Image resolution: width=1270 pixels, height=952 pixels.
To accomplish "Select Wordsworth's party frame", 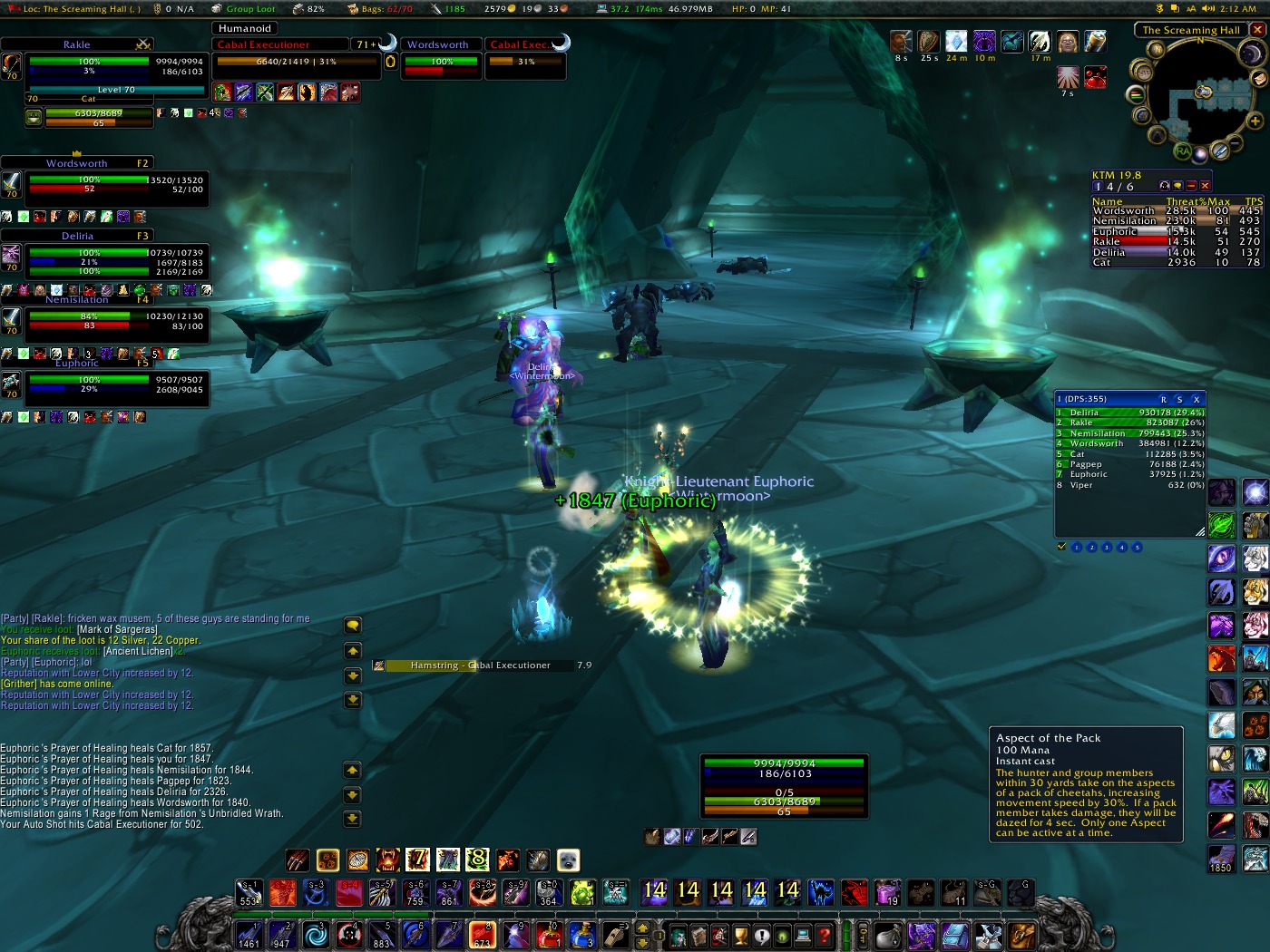I will [77, 163].
